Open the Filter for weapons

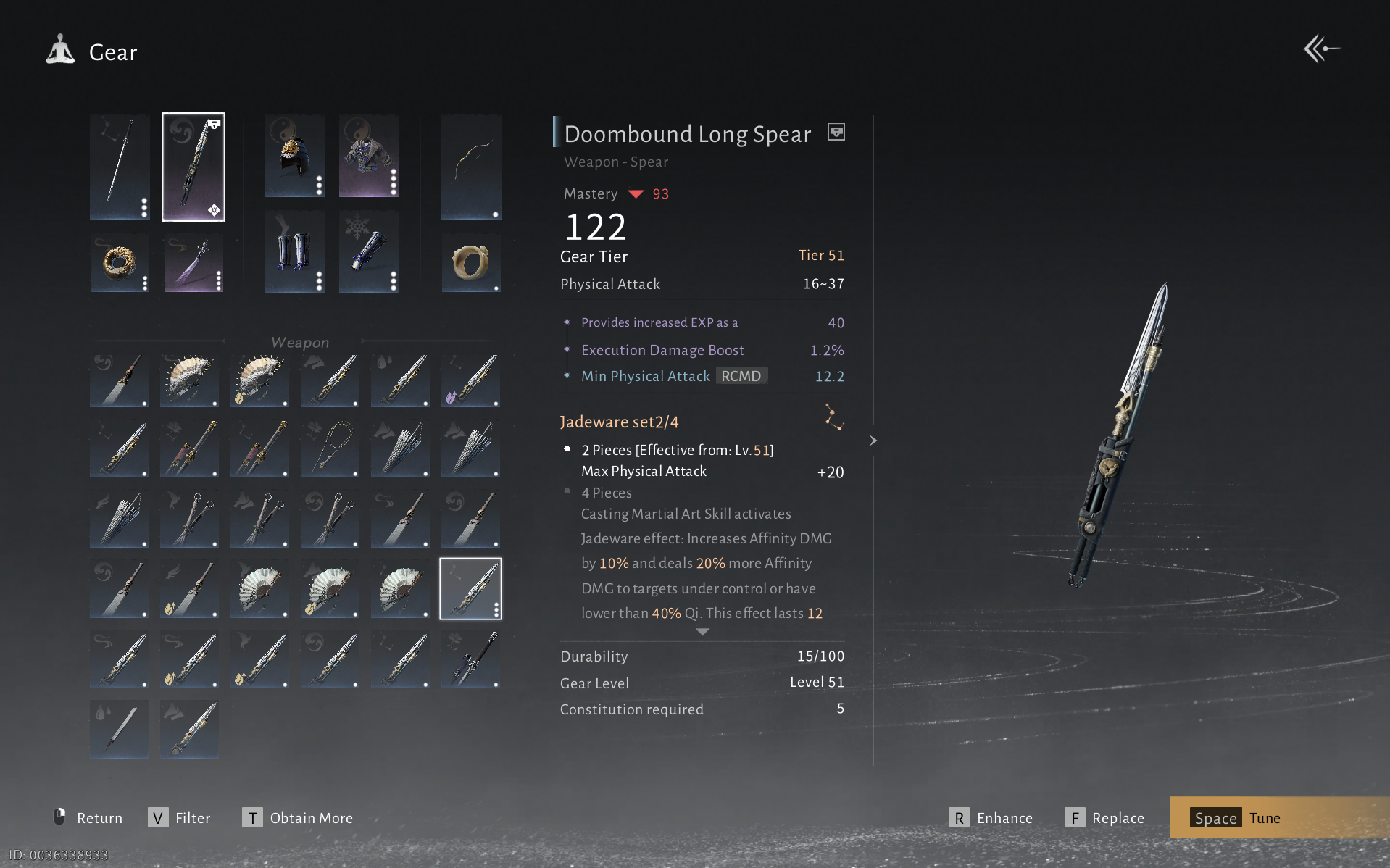[x=179, y=818]
